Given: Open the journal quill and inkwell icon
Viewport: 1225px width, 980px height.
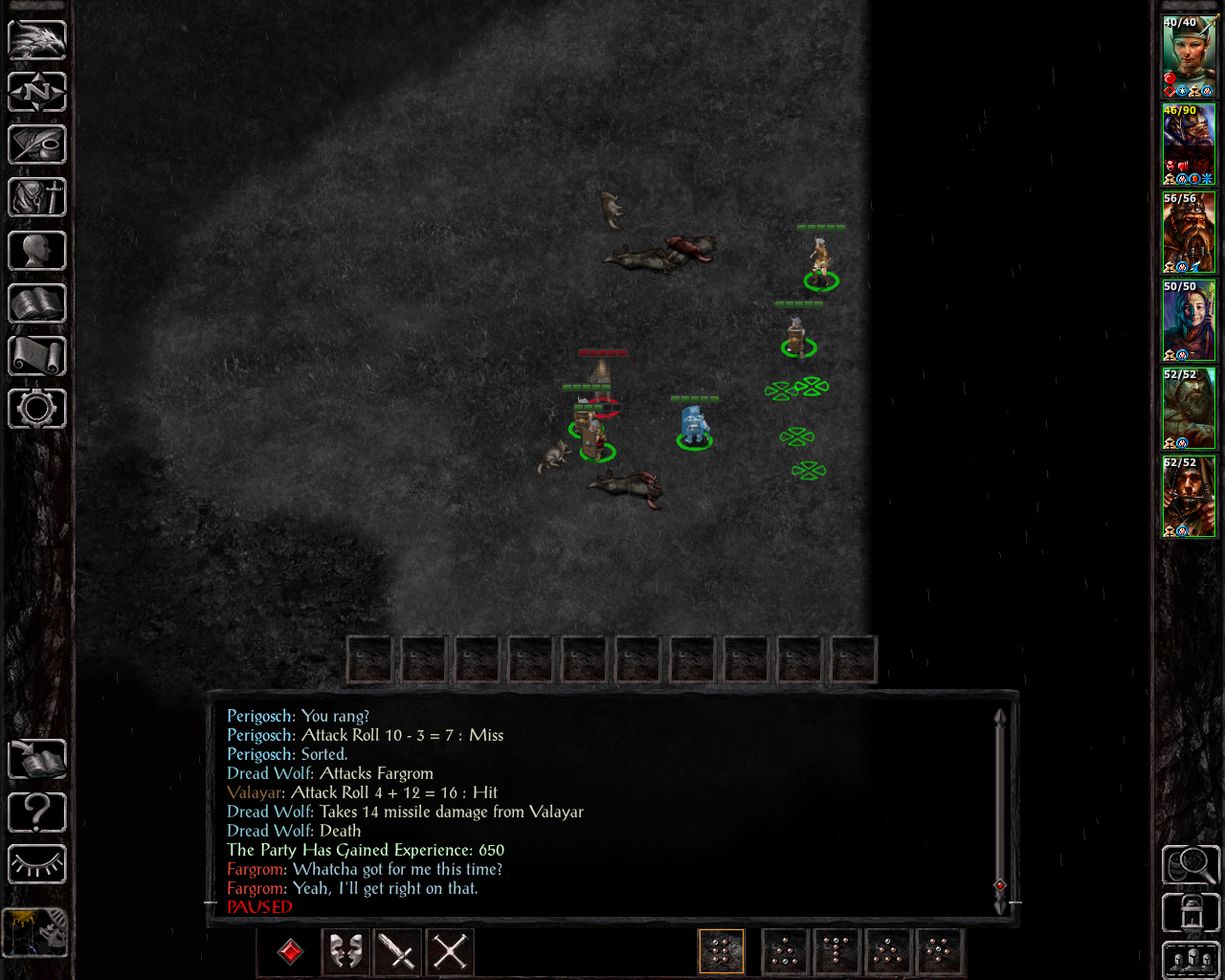Looking at the screenshot, I should (x=37, y=145).
